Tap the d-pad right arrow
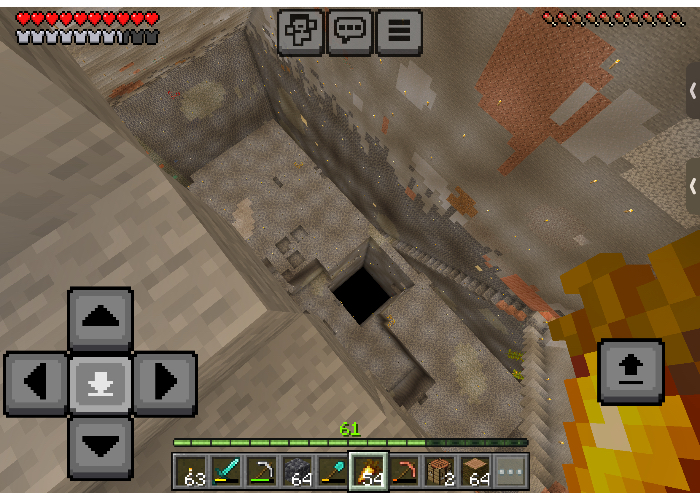 click(x=164, y=383)
